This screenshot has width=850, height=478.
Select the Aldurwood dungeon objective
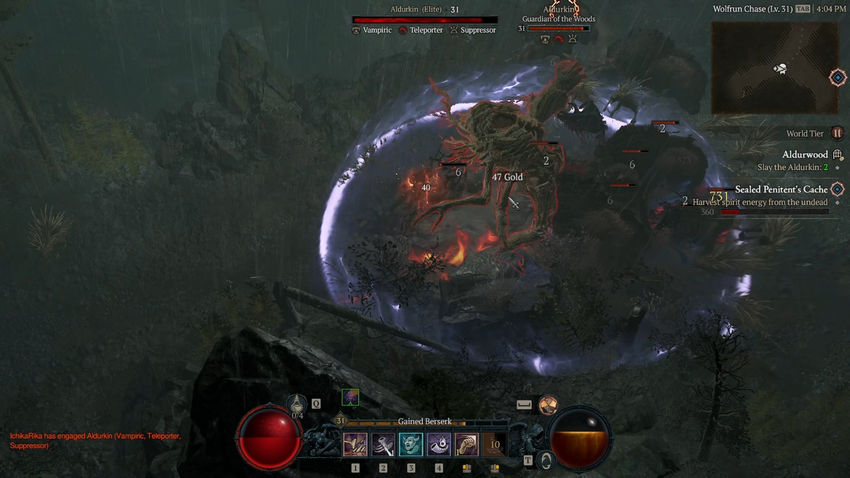click(x=805, y=155)
